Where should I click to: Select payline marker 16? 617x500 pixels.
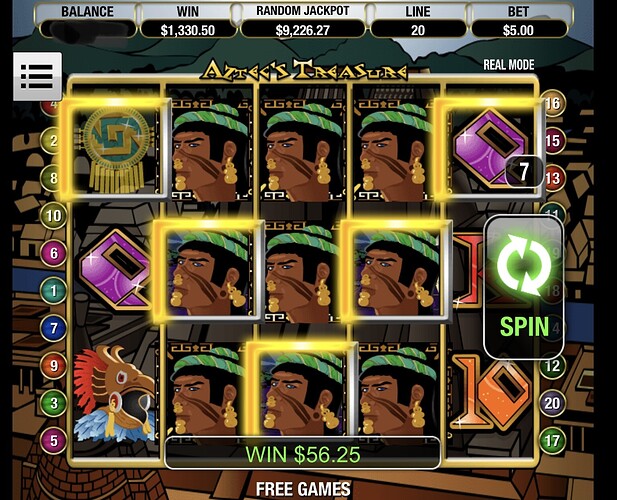point(553,103)
